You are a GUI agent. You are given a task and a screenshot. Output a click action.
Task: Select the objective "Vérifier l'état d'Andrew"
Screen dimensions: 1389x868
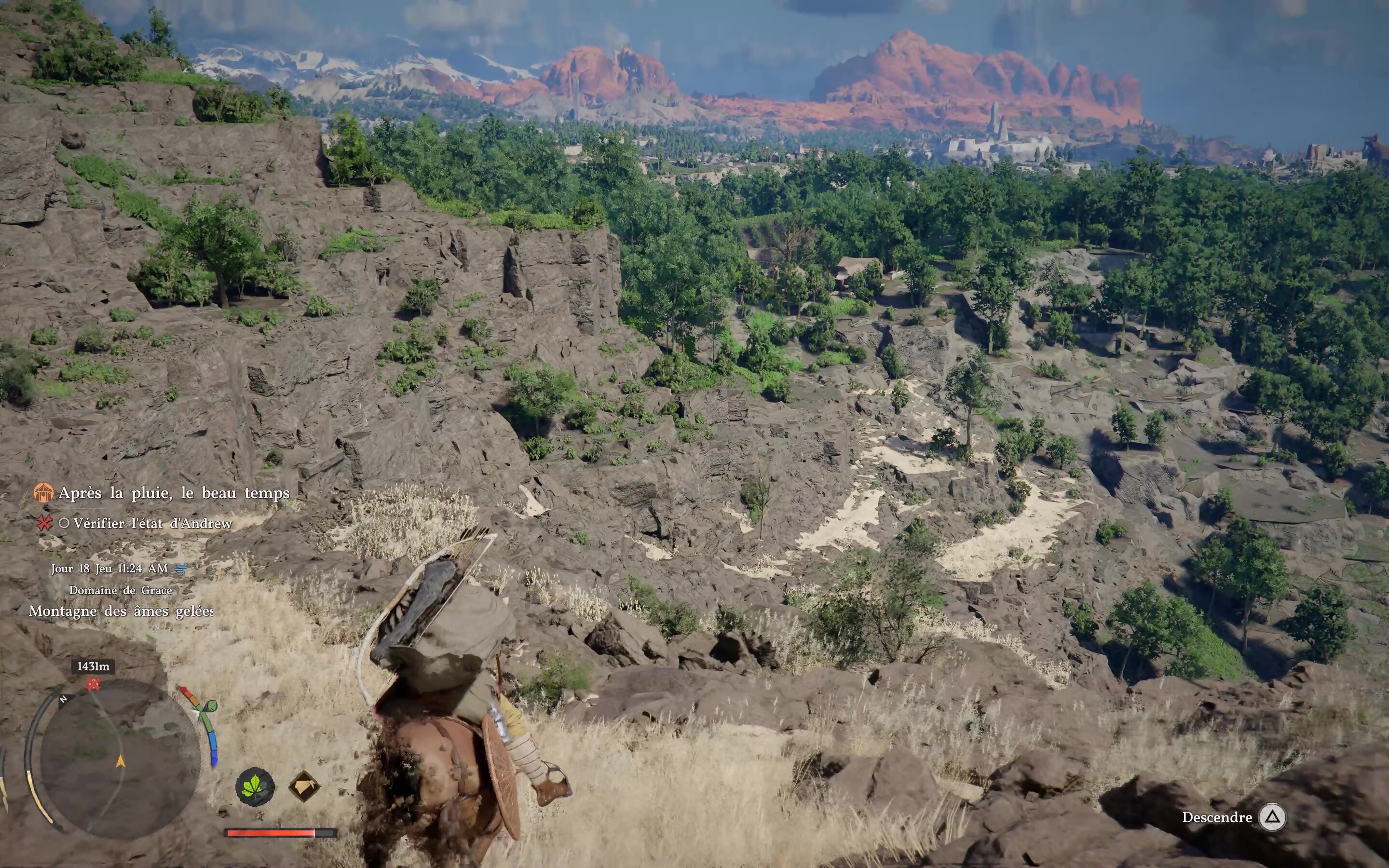pos(153,524)
